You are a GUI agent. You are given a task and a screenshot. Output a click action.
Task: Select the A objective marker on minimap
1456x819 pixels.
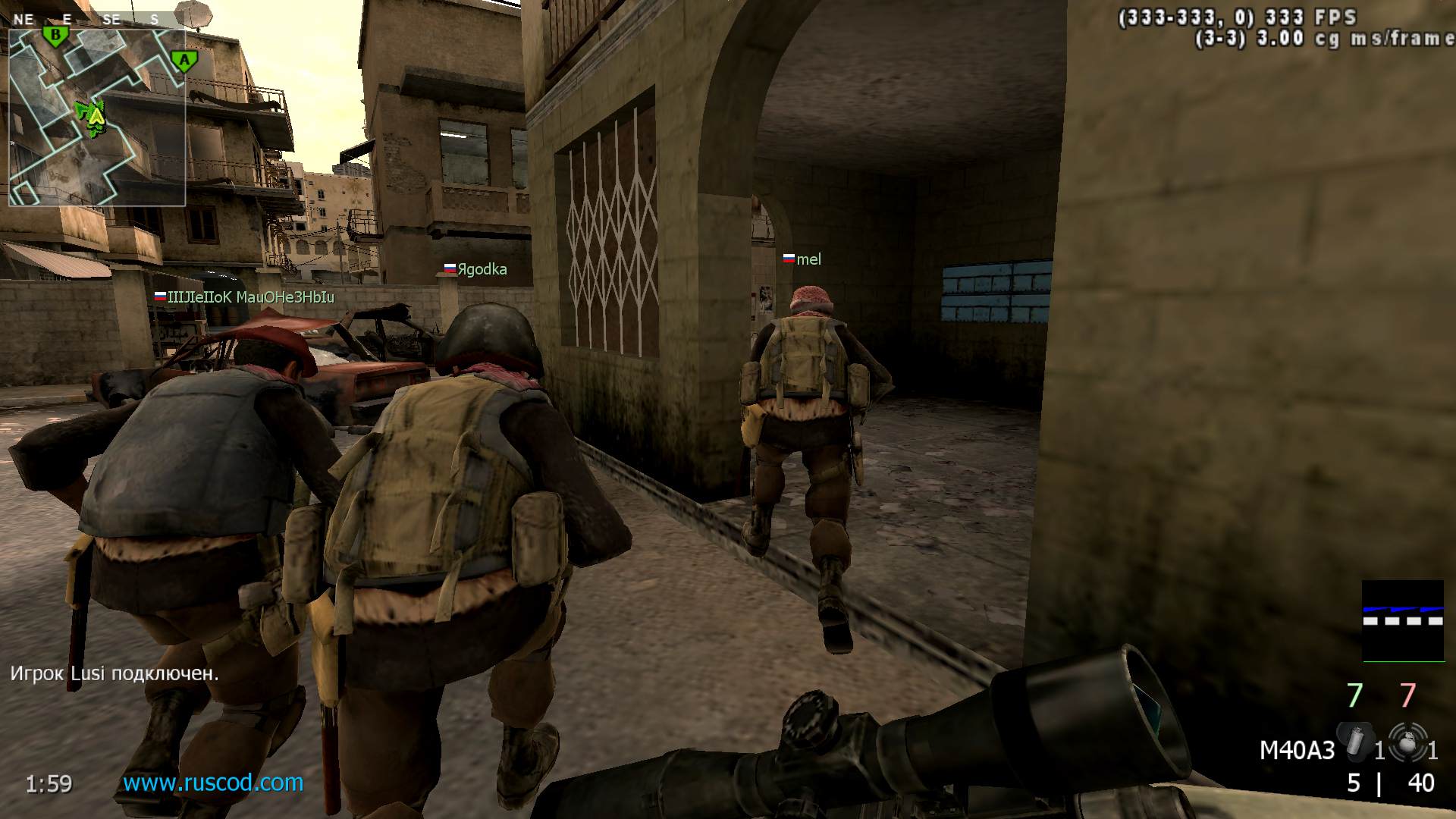[x=183, y=61]
